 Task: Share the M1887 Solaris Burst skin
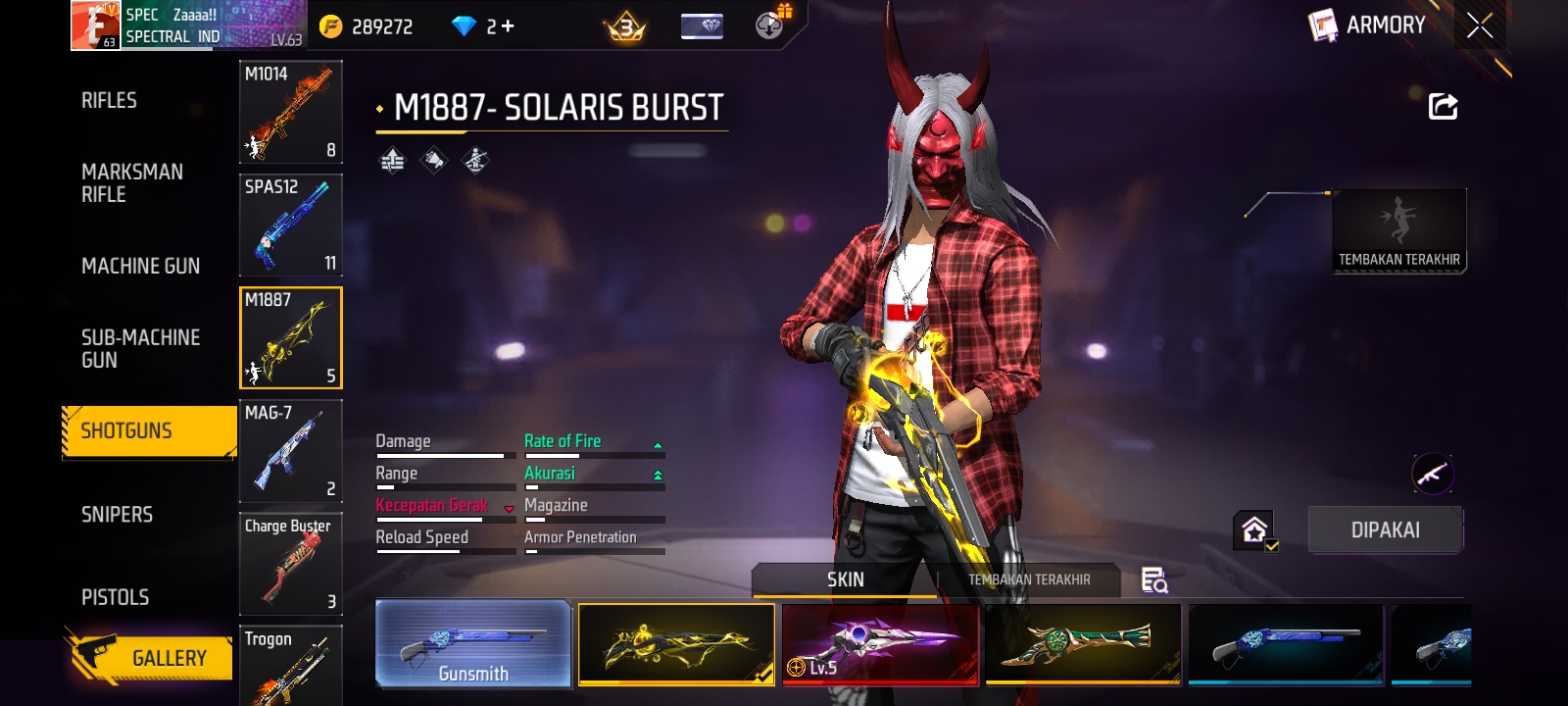(1443, 106)
